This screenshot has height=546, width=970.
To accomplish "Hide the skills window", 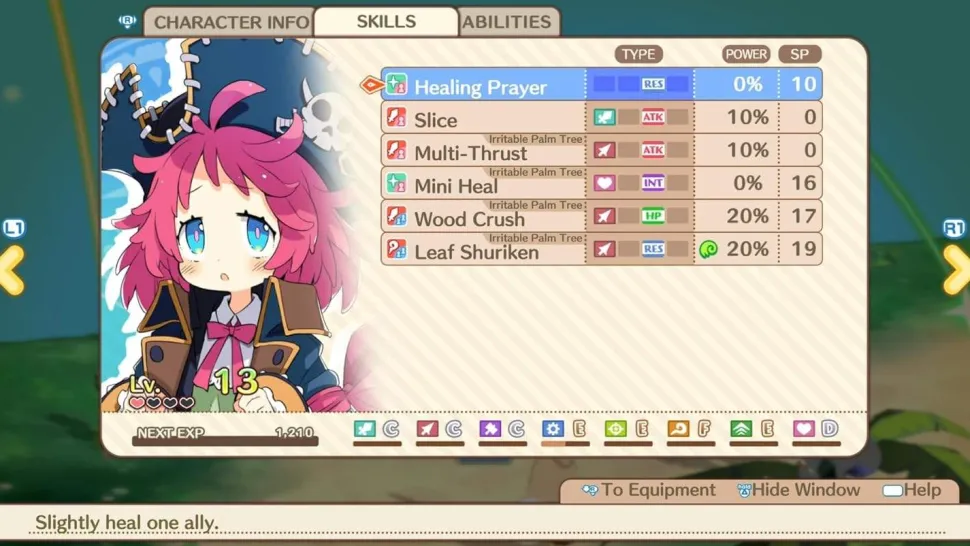I will click(x=798, y=490).
